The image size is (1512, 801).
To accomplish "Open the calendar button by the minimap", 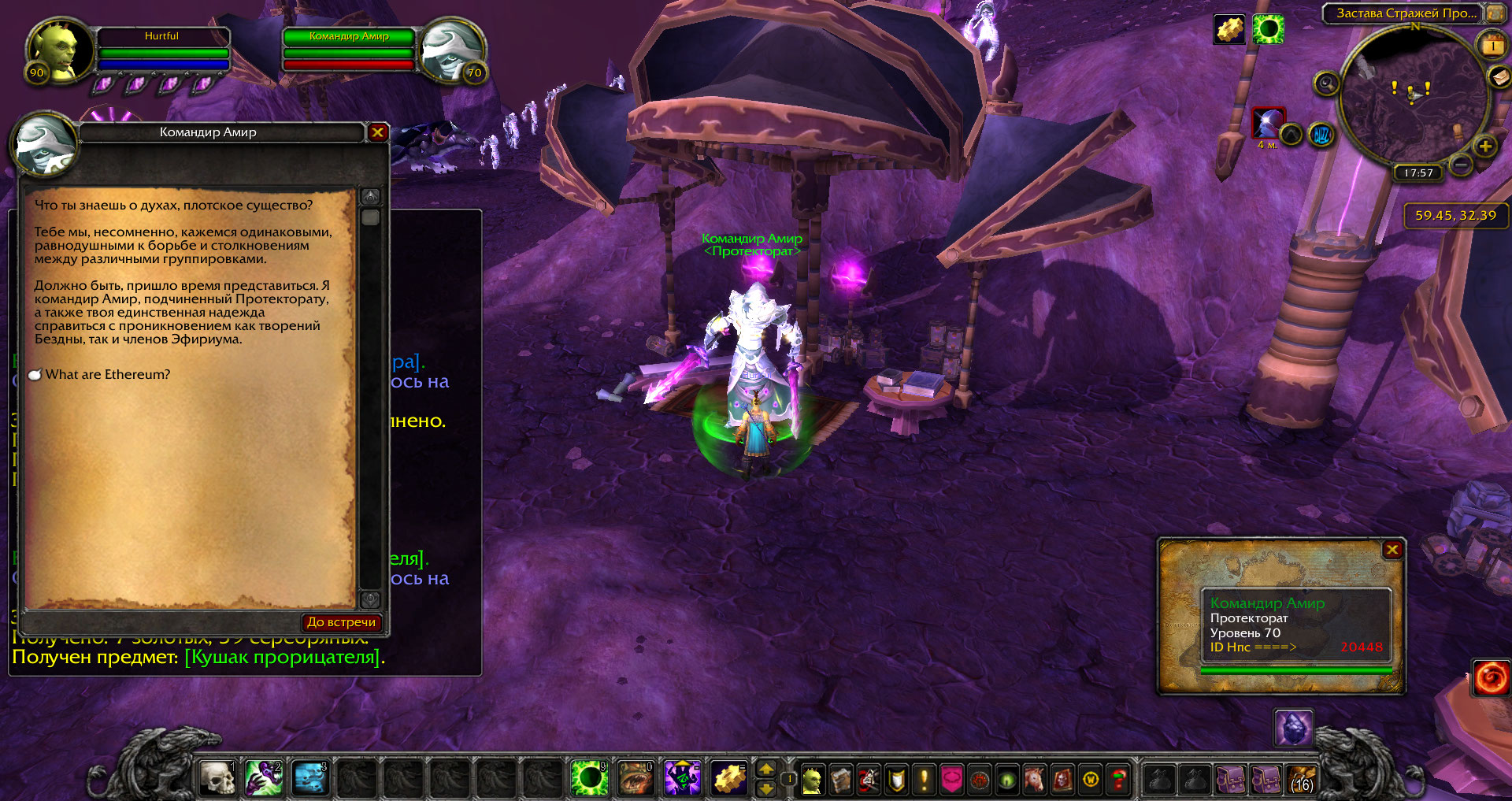I will [1492, 46].
